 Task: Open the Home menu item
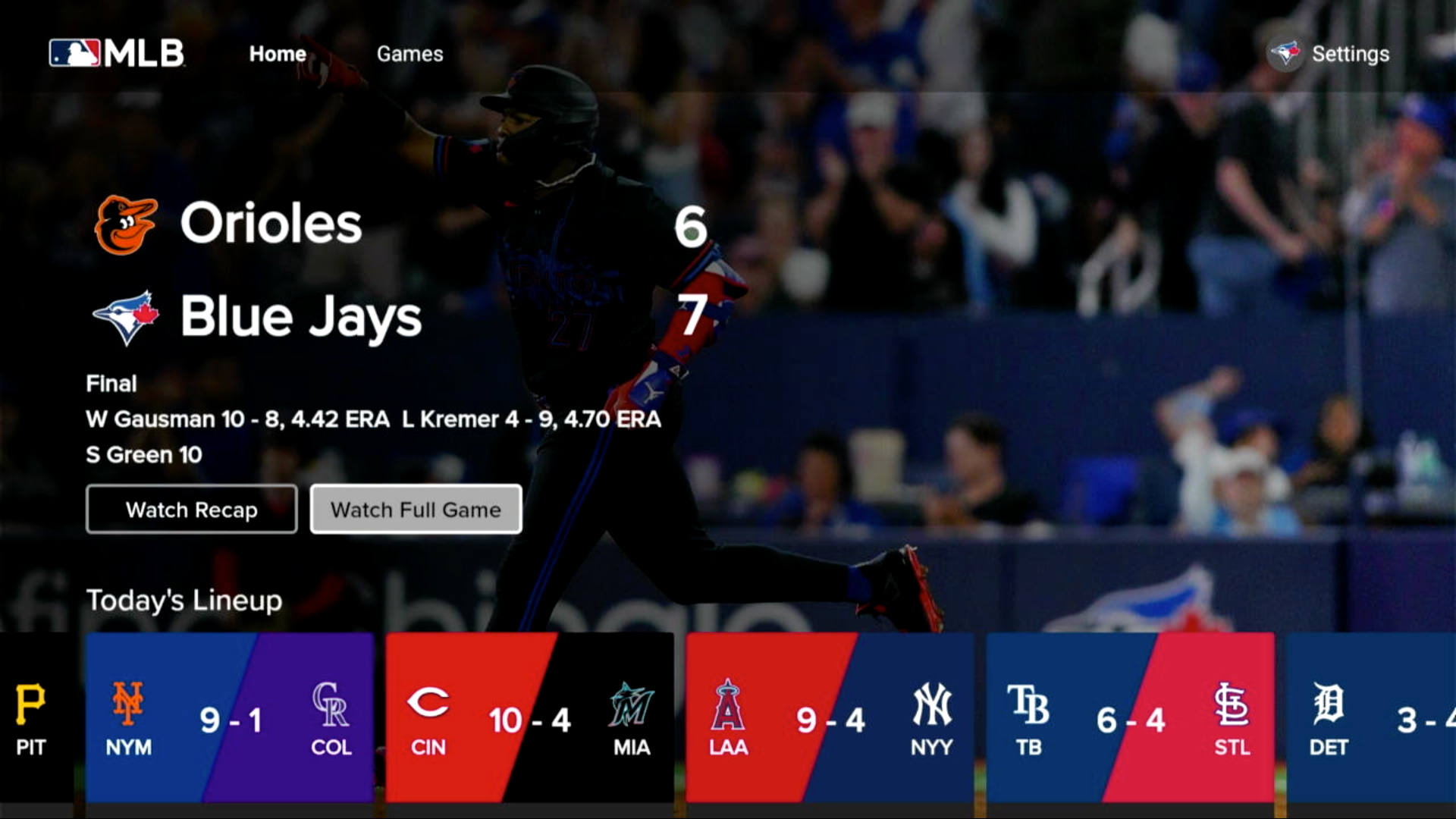(x=278, y=54)
